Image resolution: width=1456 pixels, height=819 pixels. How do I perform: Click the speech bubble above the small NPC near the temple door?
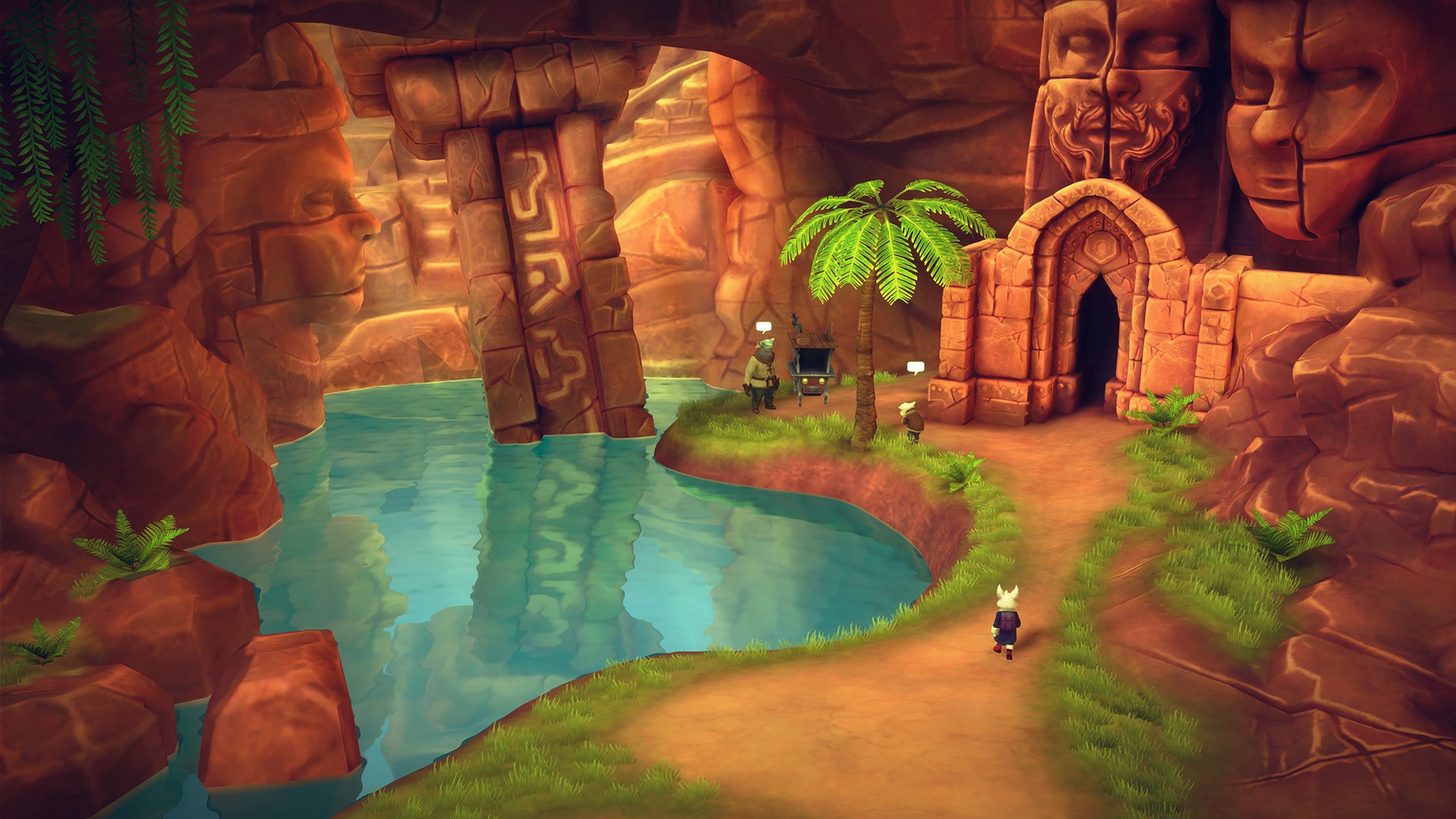pos(915,368)
